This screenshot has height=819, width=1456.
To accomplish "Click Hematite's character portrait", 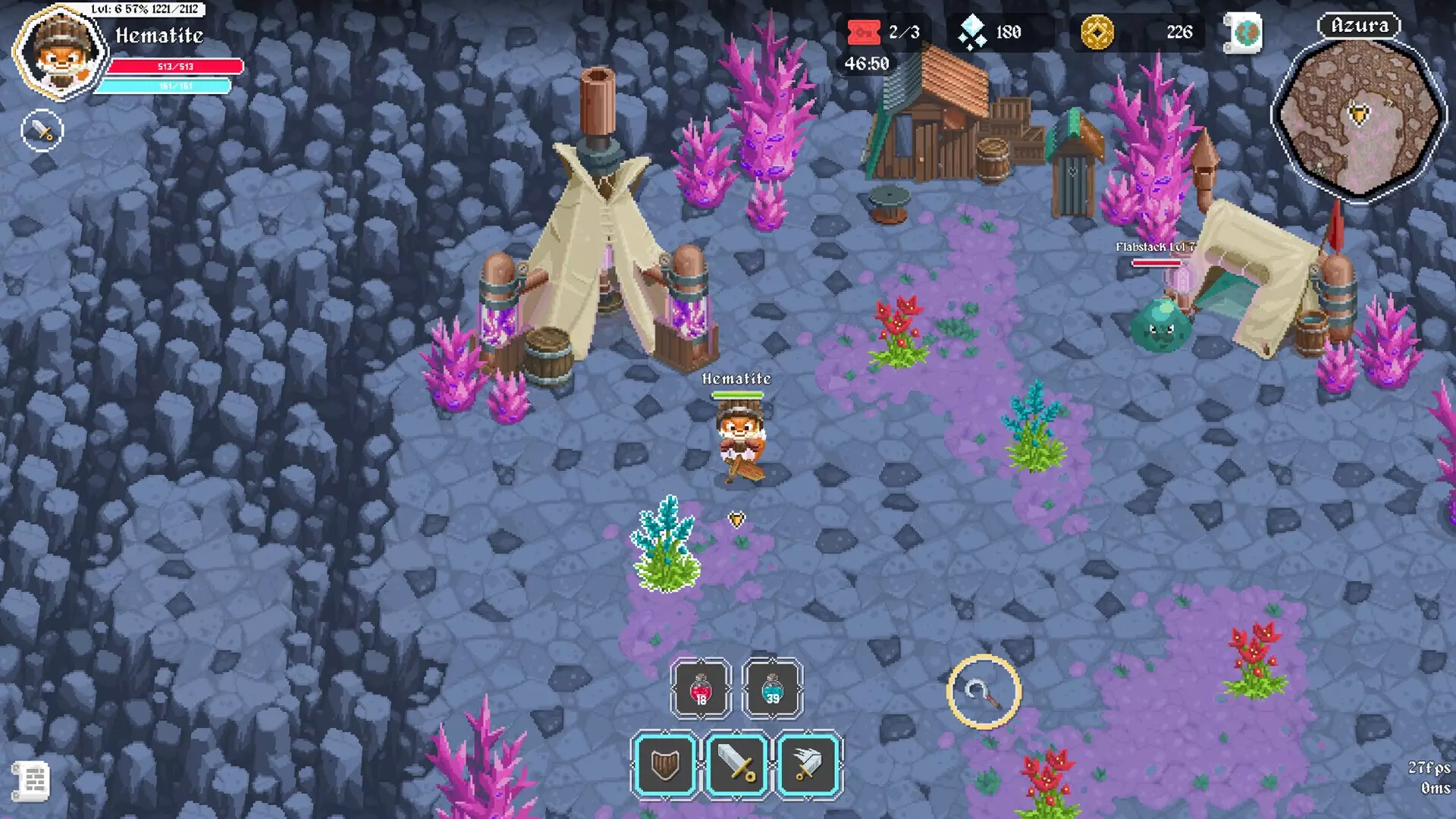I will [x=61, y=52].
